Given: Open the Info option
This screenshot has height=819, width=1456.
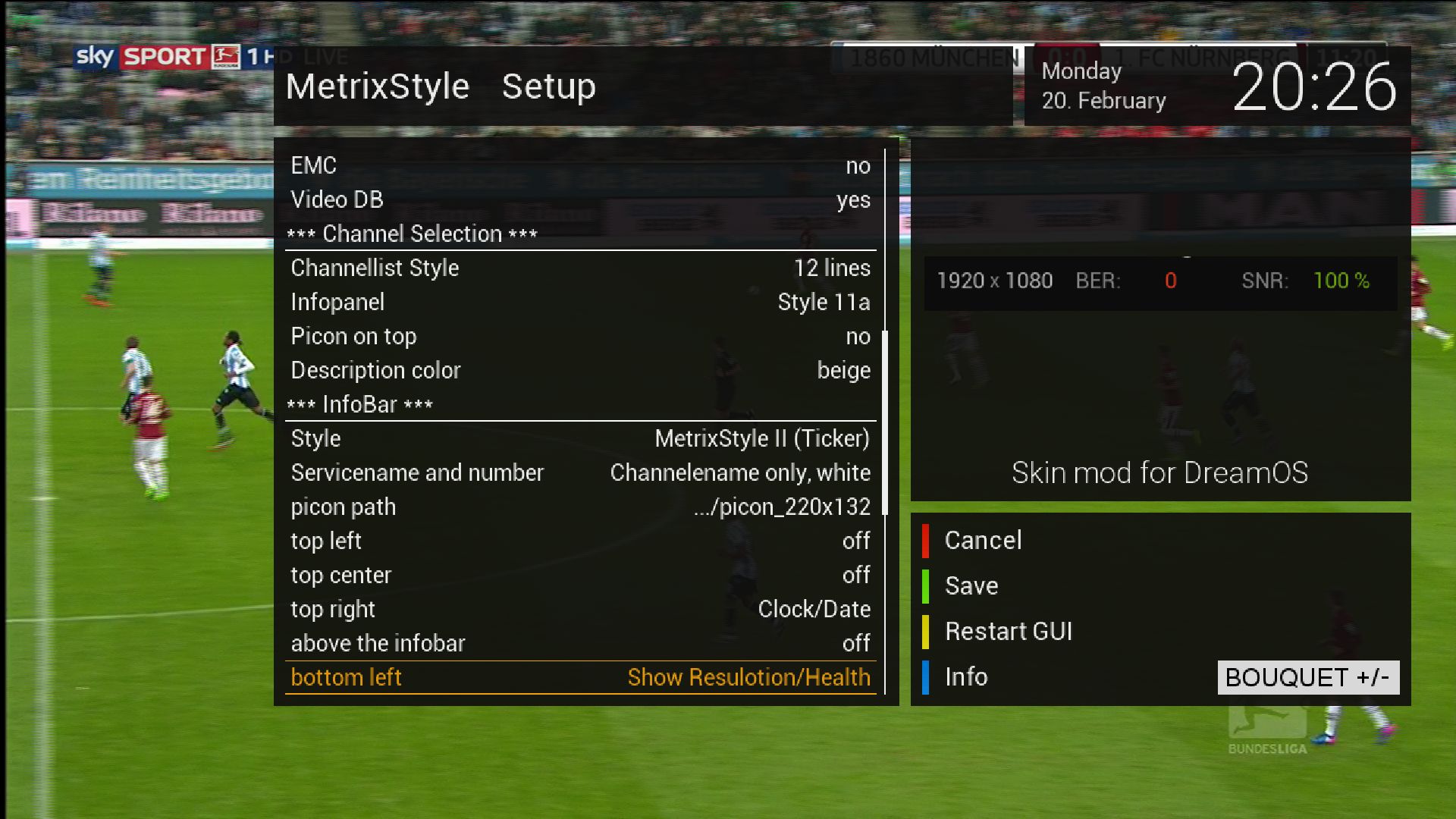Looking at the screenshot, I should coord(965,677).
